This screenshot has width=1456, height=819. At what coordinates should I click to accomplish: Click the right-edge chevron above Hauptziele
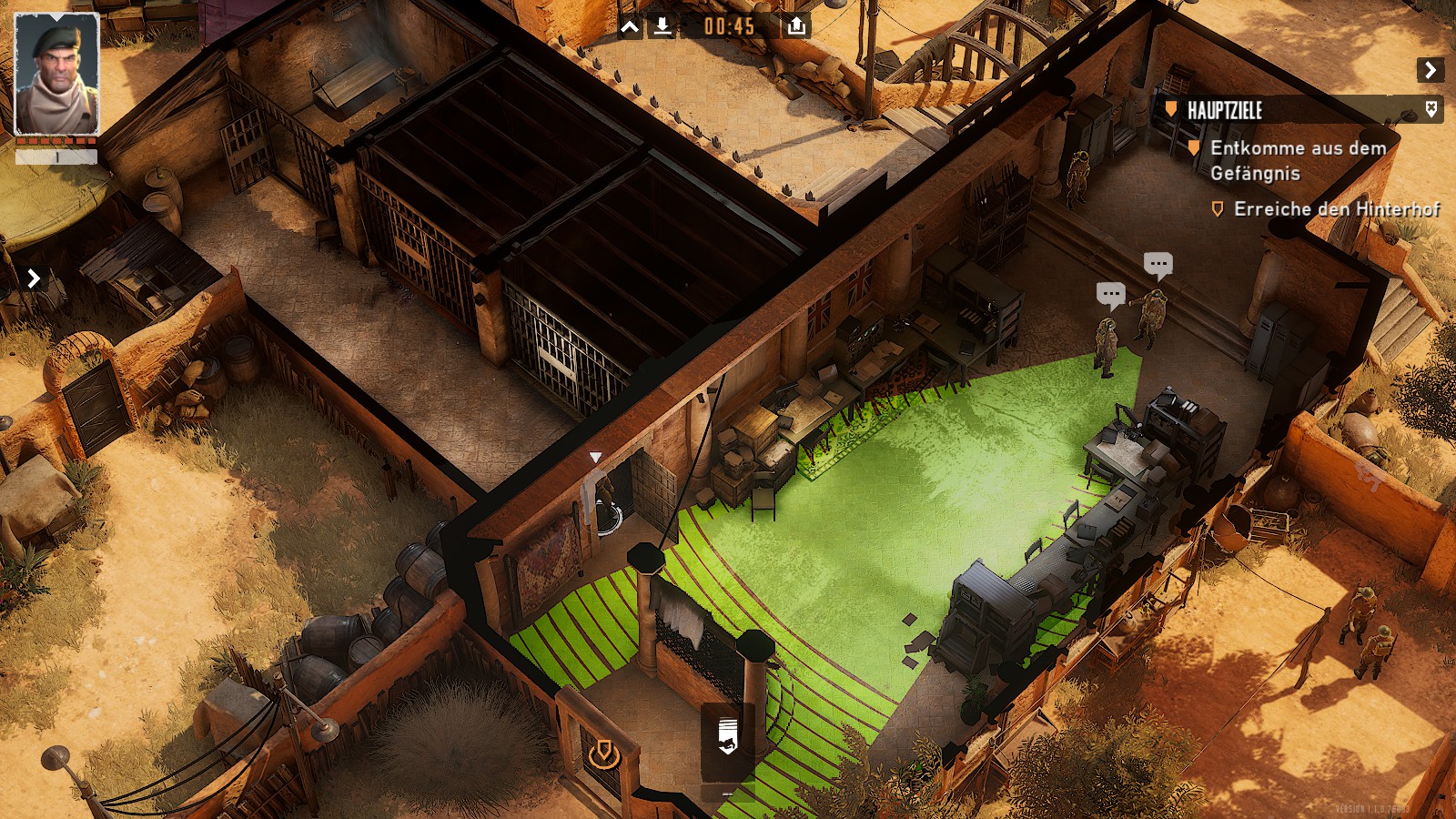pos(1430,70)
